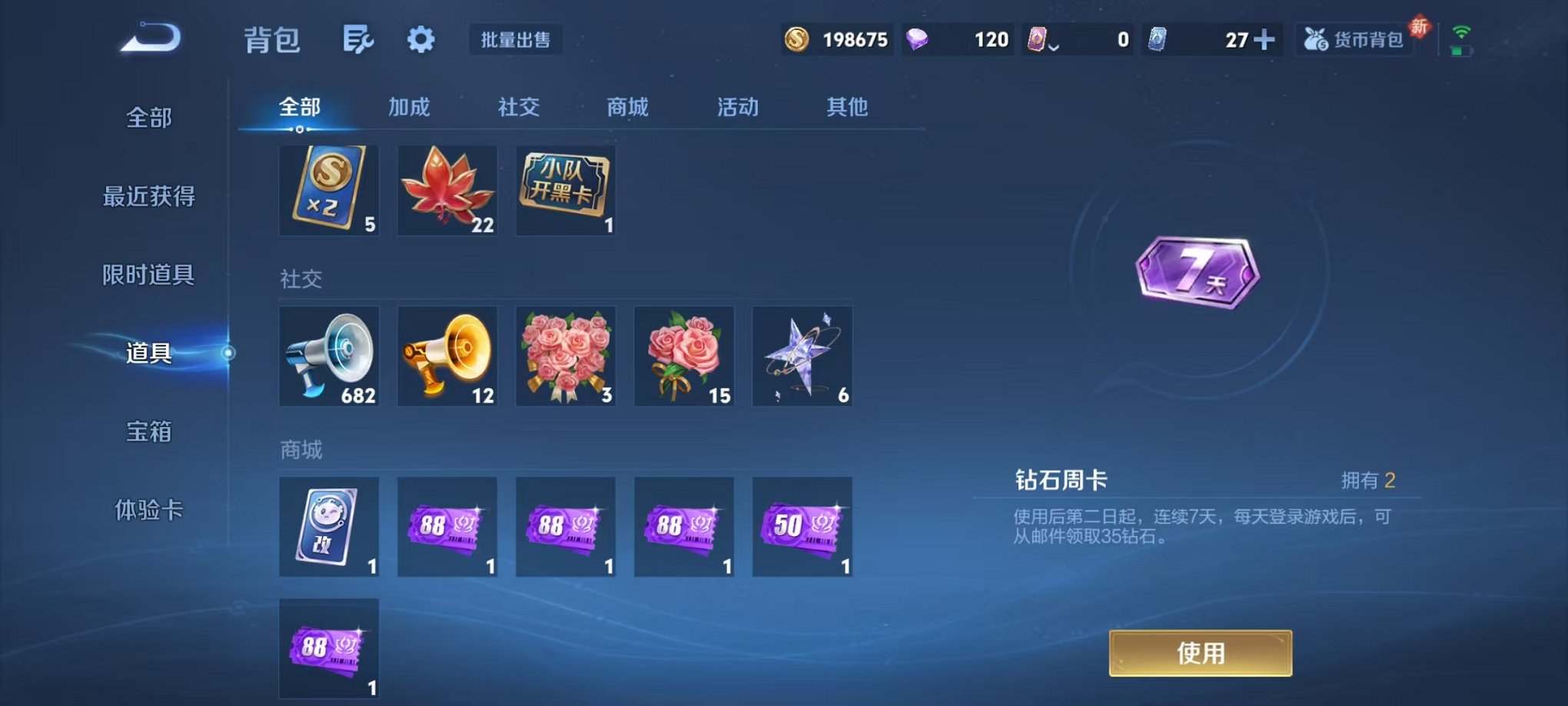Image resolution: width=1568 pixels, height=706 pixels.
Task: Click the plus to add blue tickets
Action: 1264,38
